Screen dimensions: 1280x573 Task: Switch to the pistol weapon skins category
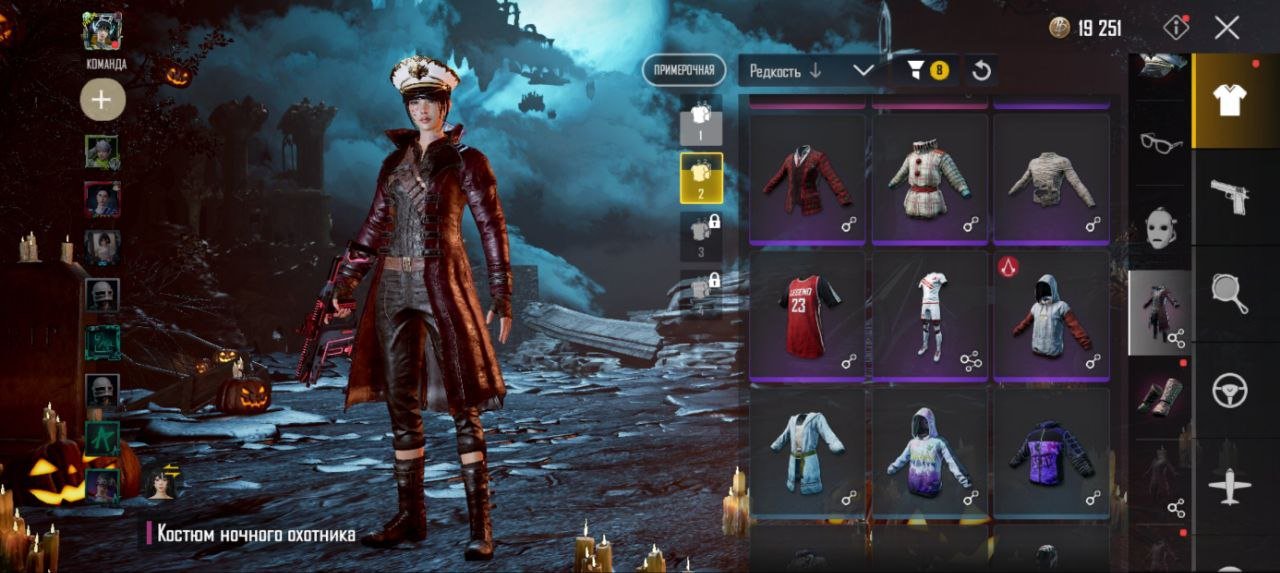pos(1229,197)
